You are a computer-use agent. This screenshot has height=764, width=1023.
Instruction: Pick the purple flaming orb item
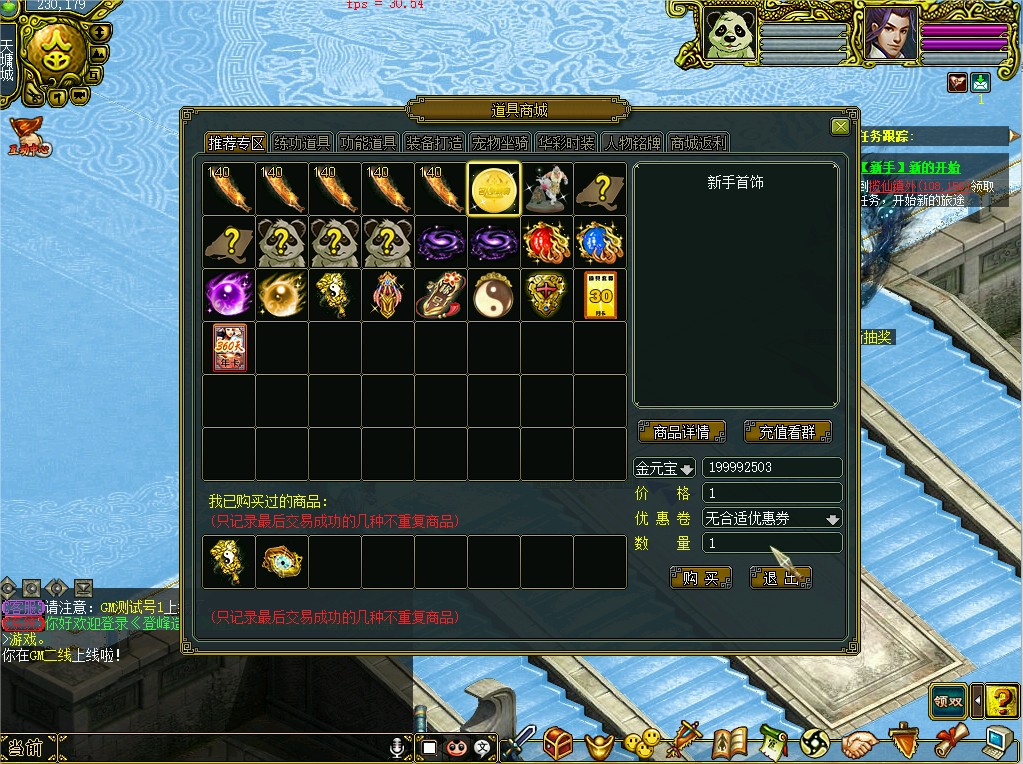click(x=229, y=295)
